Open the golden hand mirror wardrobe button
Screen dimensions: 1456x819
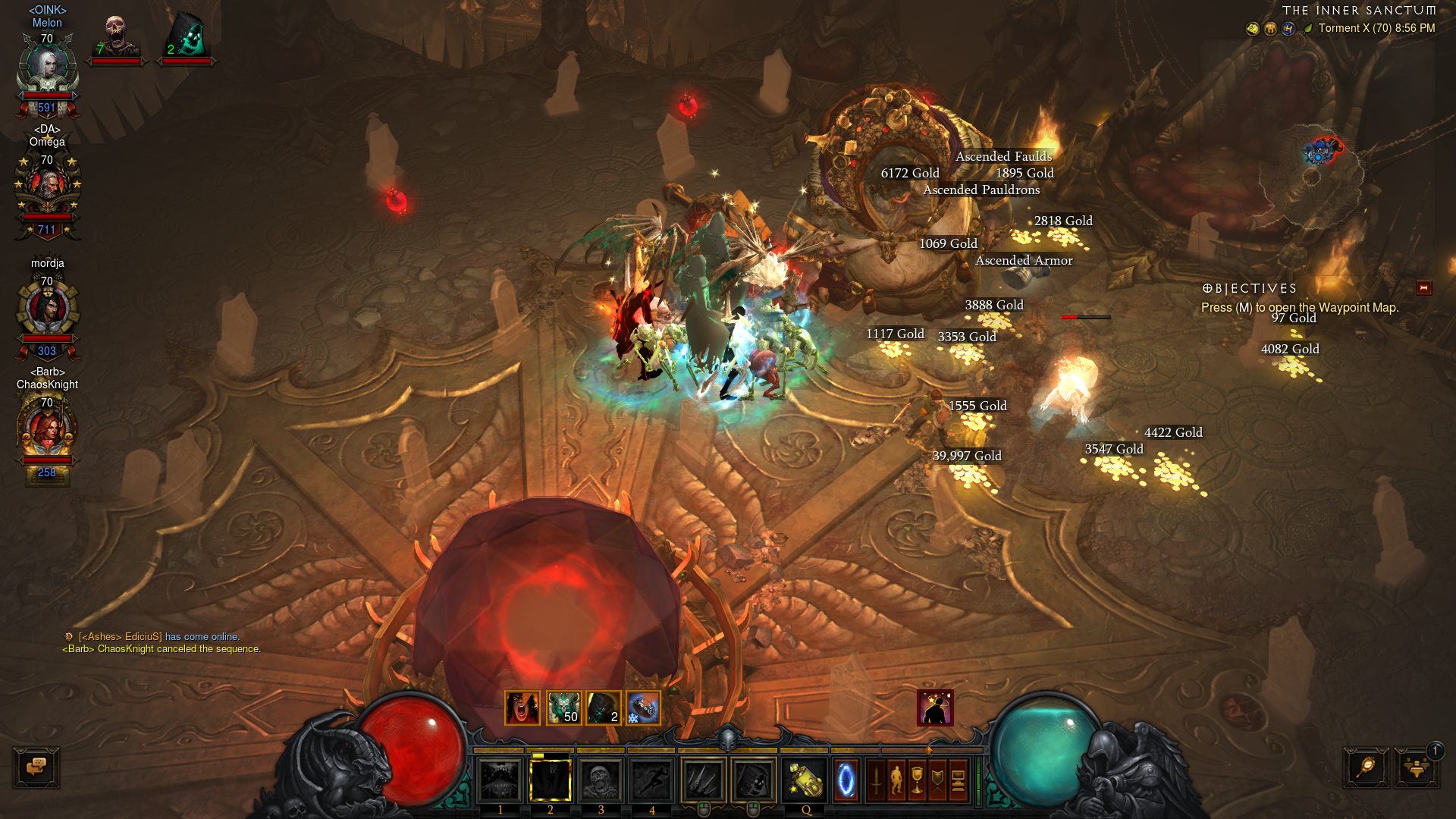point(1366,767)
